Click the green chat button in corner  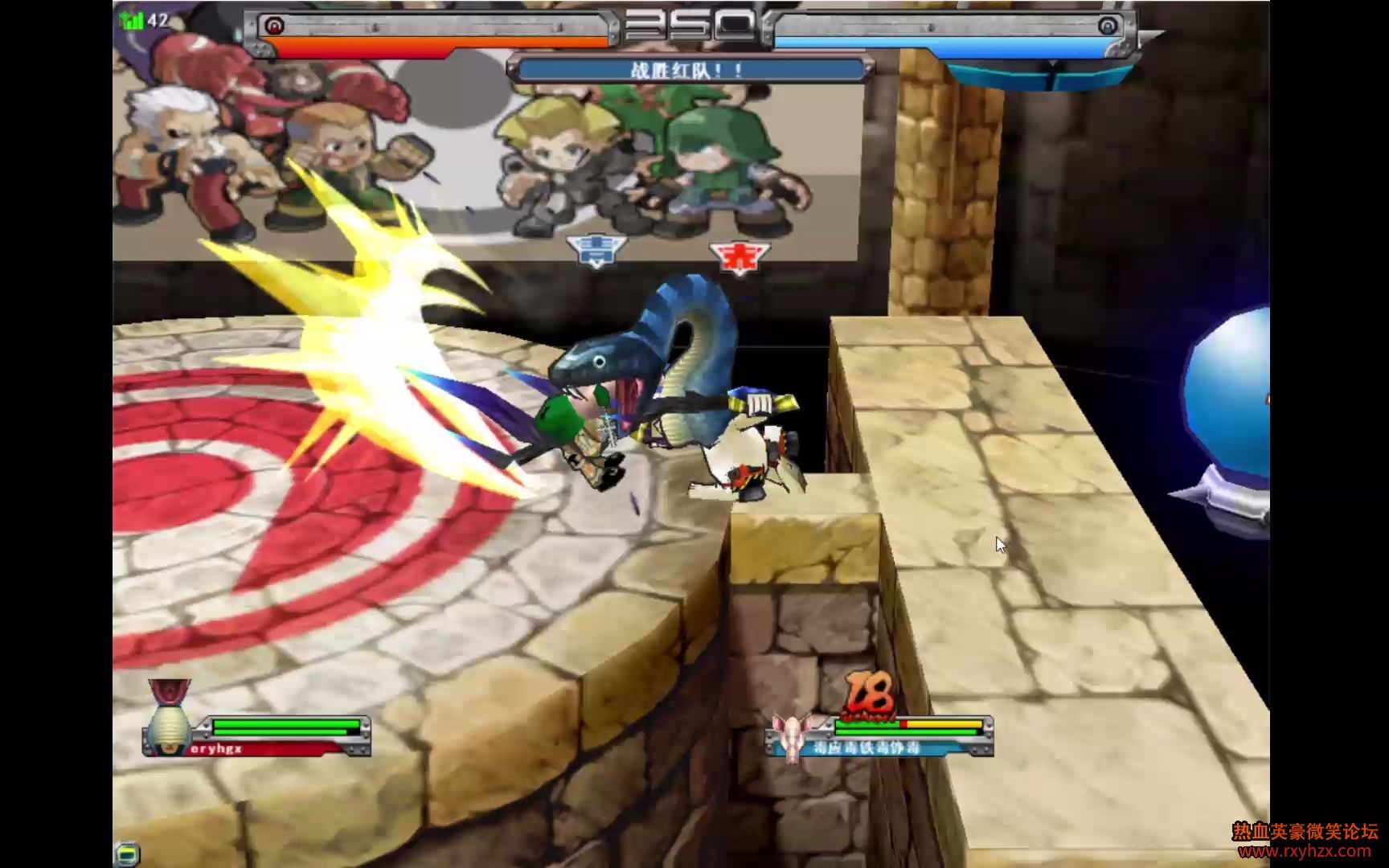pos(127,853)
